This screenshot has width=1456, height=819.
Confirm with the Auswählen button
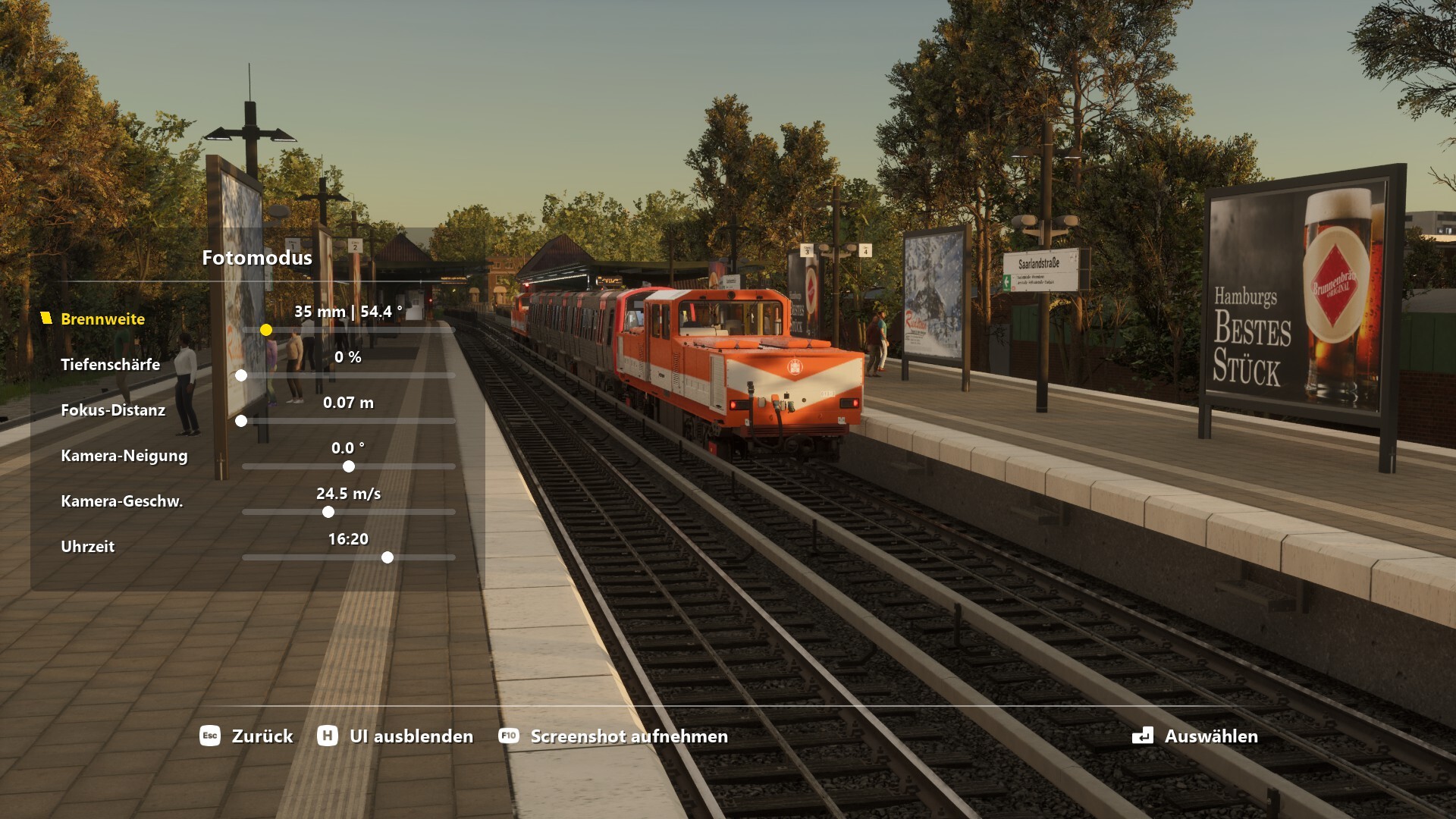point(1195,736)
